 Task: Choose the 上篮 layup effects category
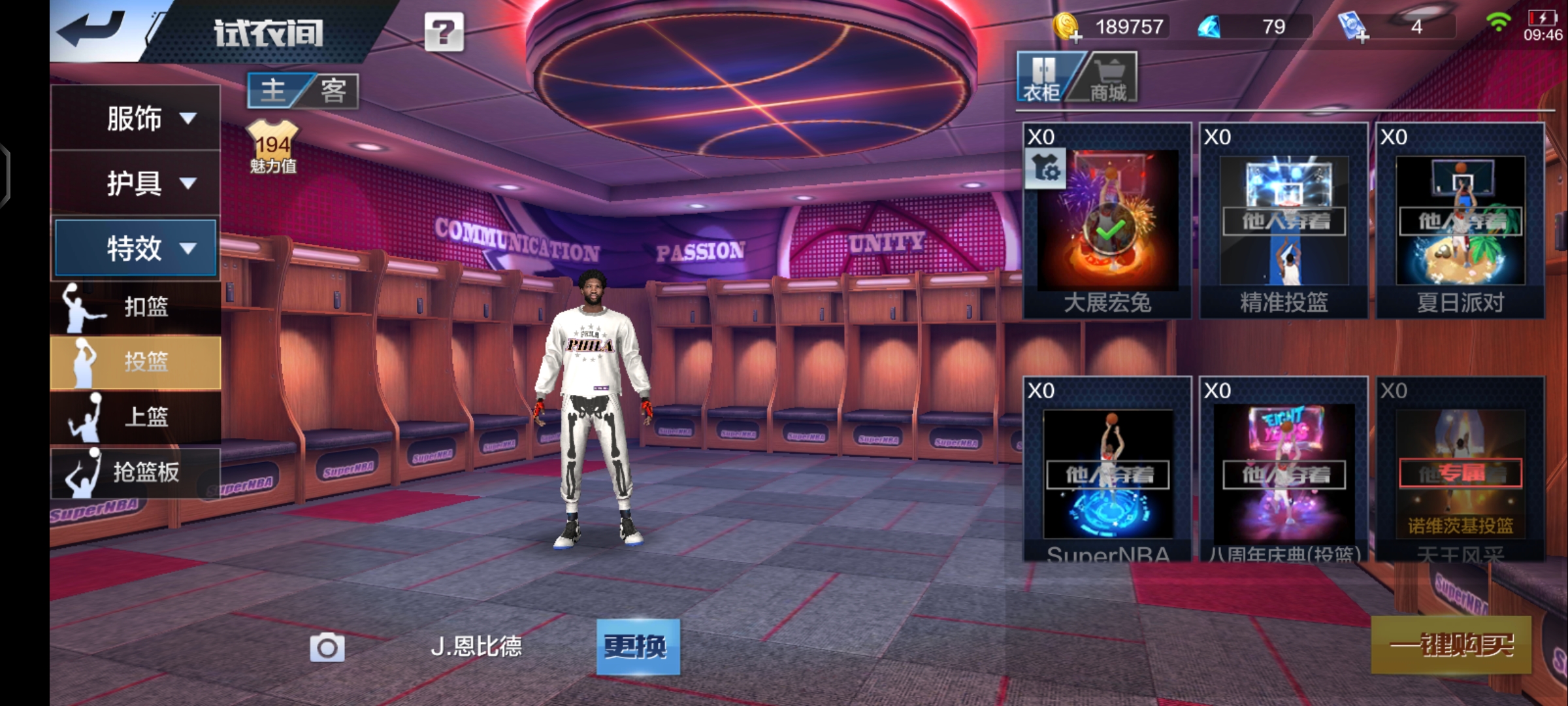135,416
